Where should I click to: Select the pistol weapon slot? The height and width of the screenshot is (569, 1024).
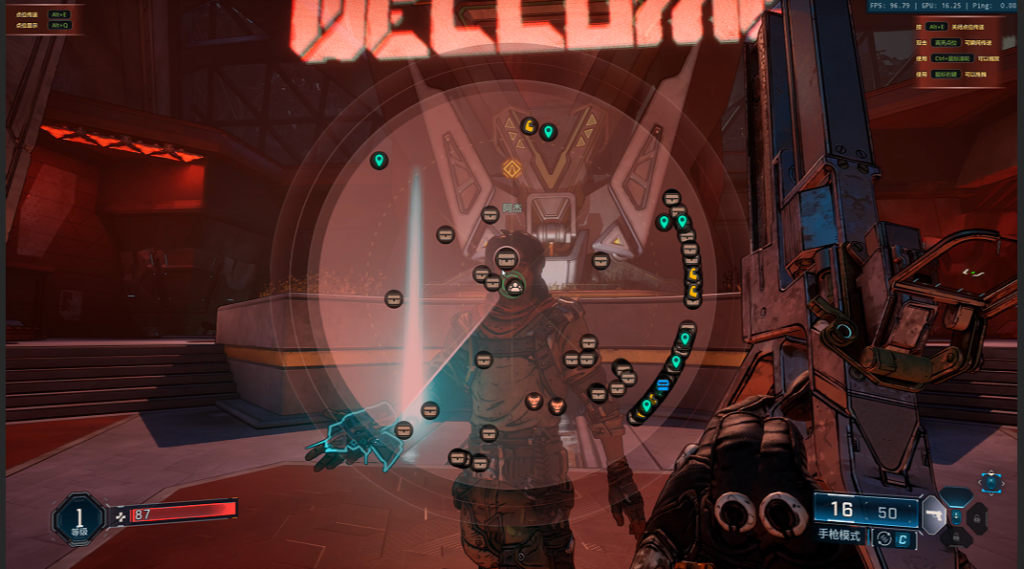click(932, 512)
